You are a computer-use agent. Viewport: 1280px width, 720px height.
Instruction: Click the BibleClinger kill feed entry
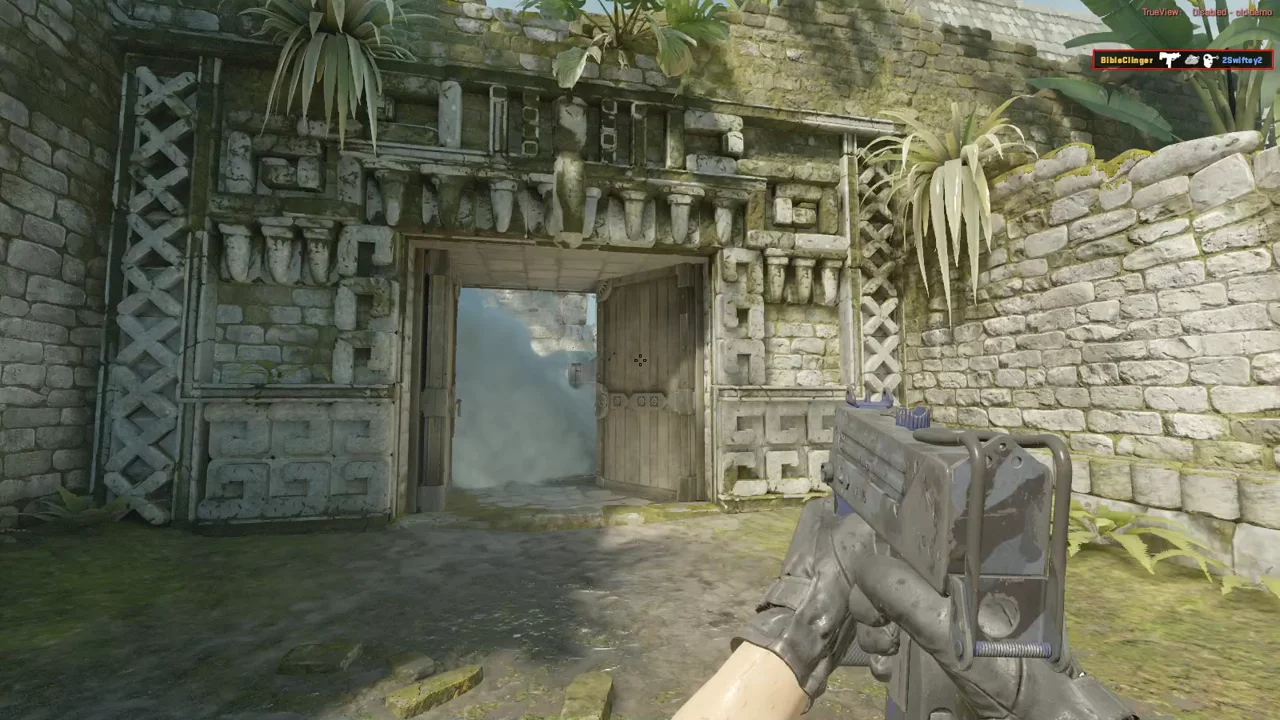pyautogui.click(x=1181, y=61)
